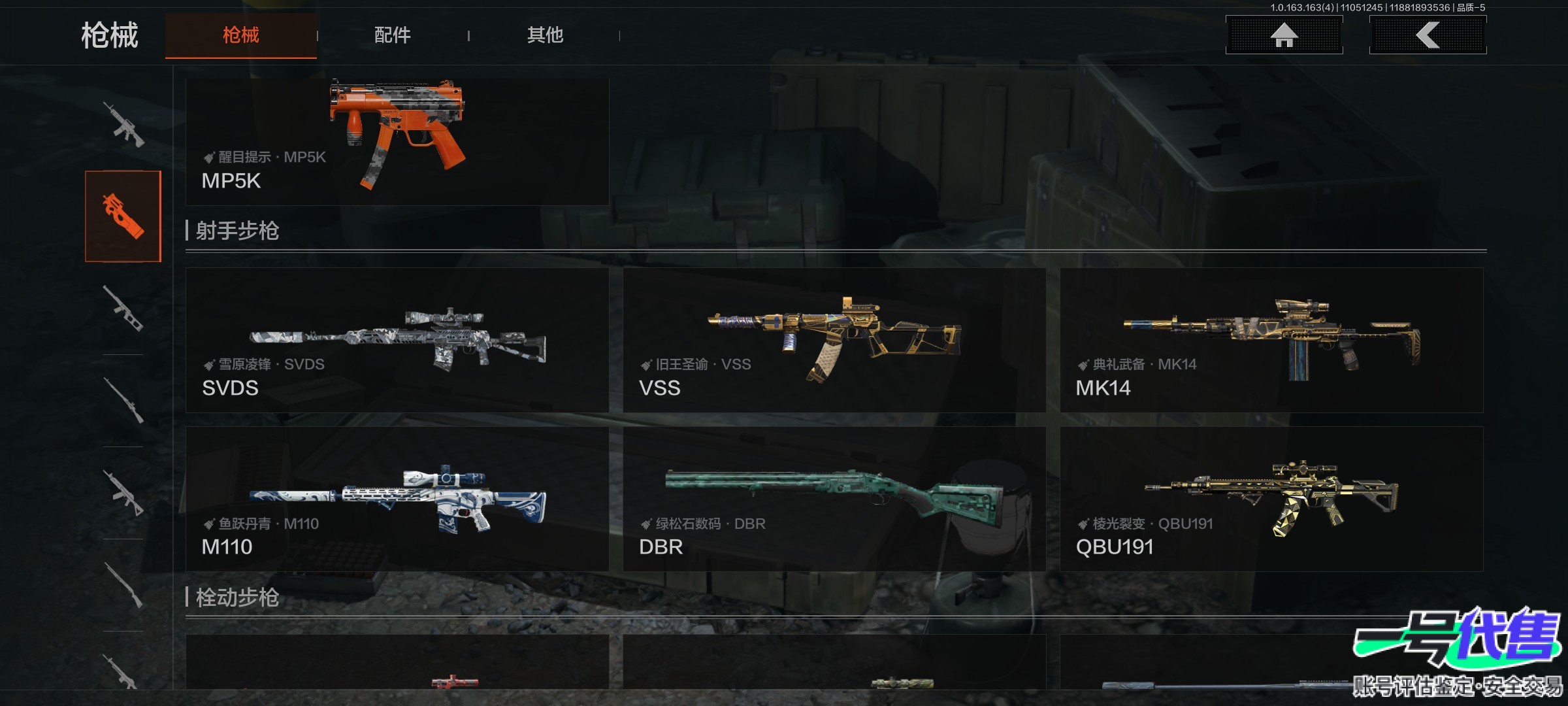Go to the home screen
The width and height of the screenshot is (1568, 706).
coord(1284,35)
